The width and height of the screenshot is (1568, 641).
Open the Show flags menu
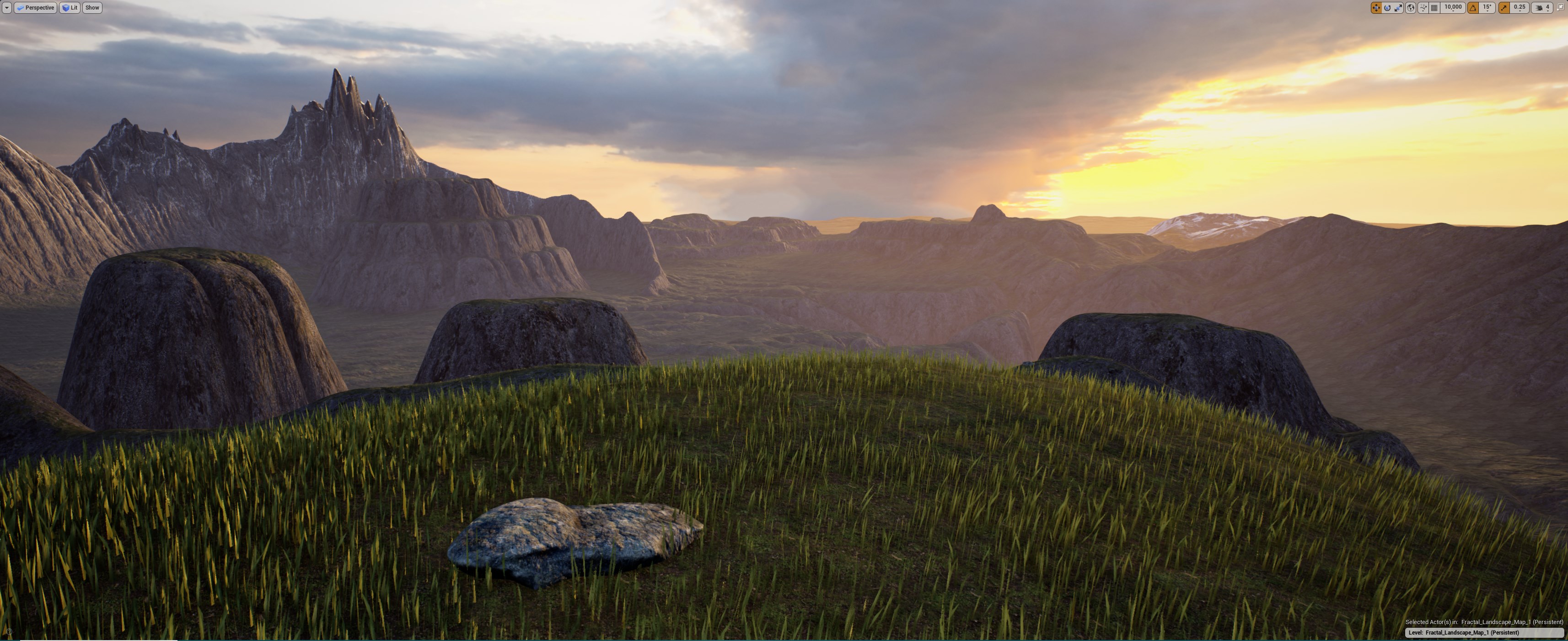click(92, 8)
